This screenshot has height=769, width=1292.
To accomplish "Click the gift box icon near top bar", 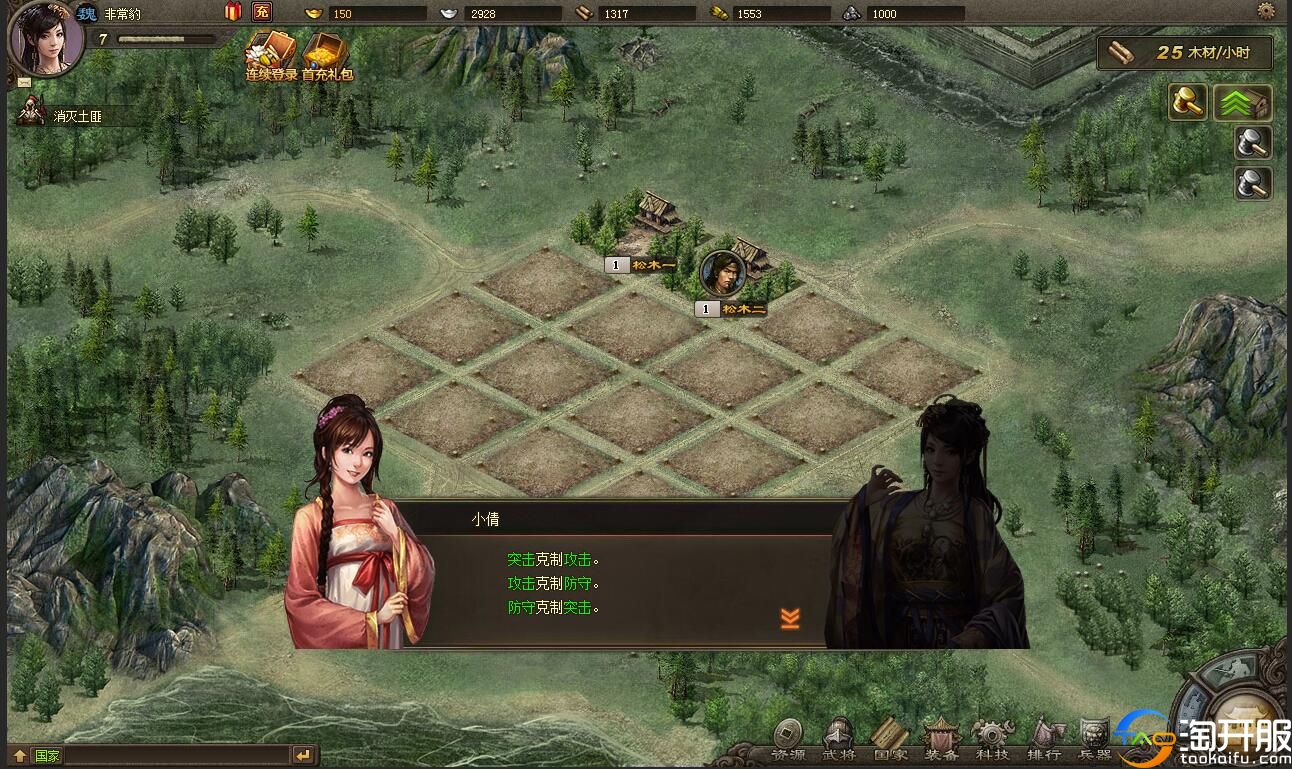I will tap(232, 11).
